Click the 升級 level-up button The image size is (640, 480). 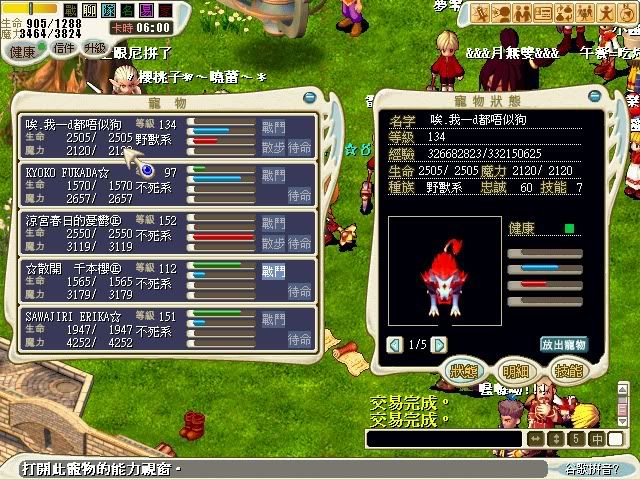pos(94,48)
